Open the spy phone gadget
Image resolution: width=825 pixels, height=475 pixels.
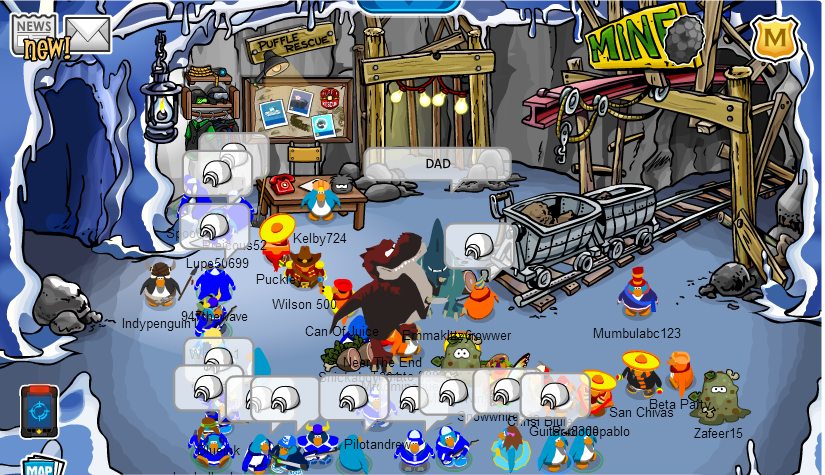pos(39,411)
